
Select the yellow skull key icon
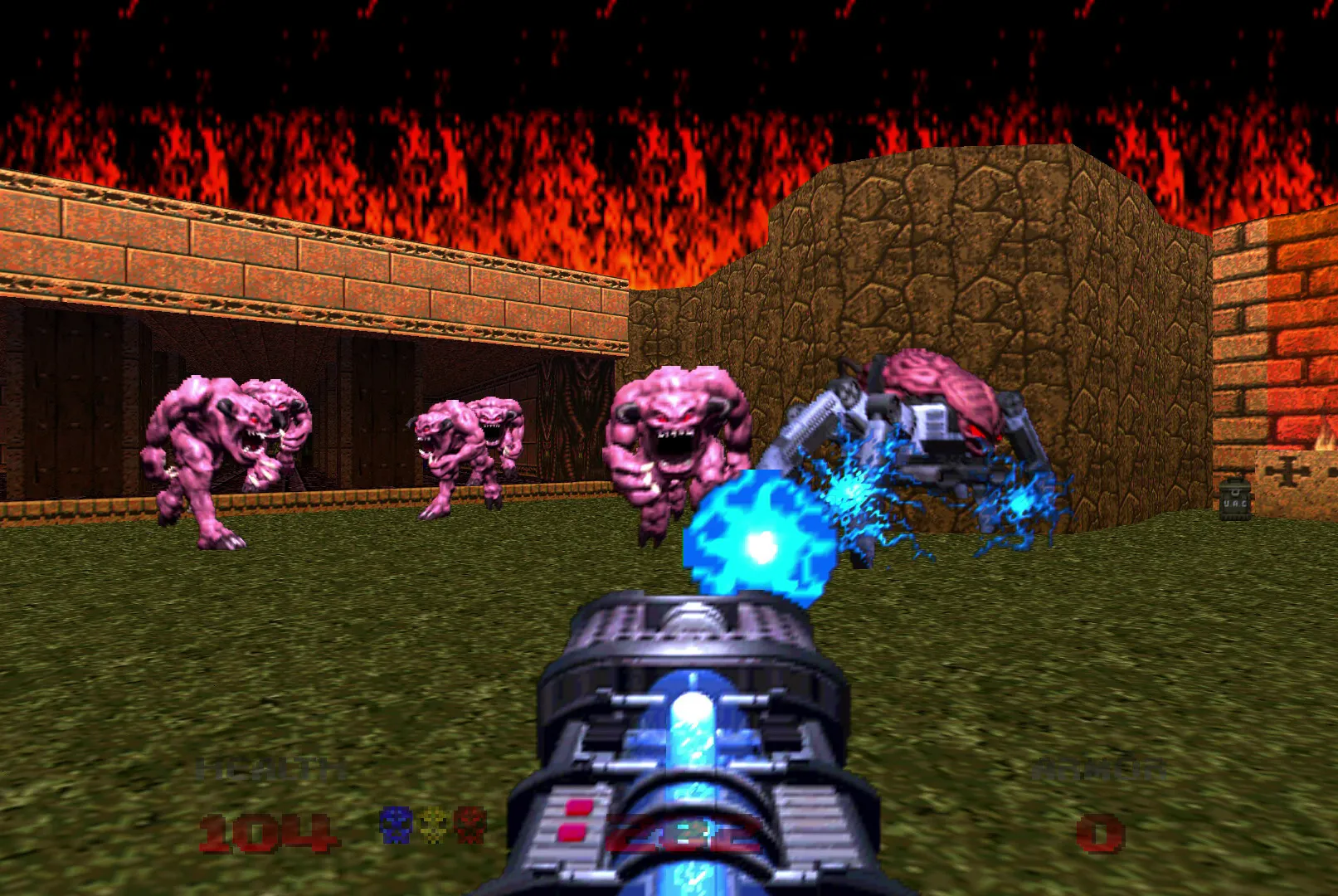433,825
